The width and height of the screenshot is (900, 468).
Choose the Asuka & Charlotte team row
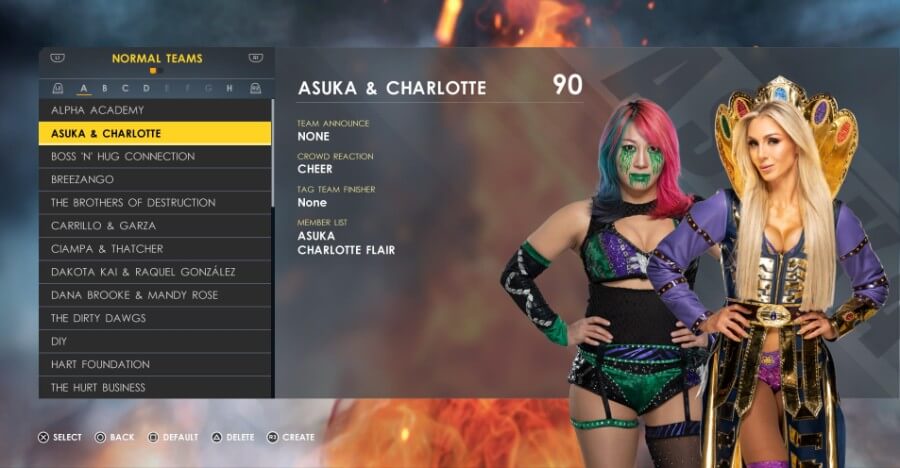154,133
